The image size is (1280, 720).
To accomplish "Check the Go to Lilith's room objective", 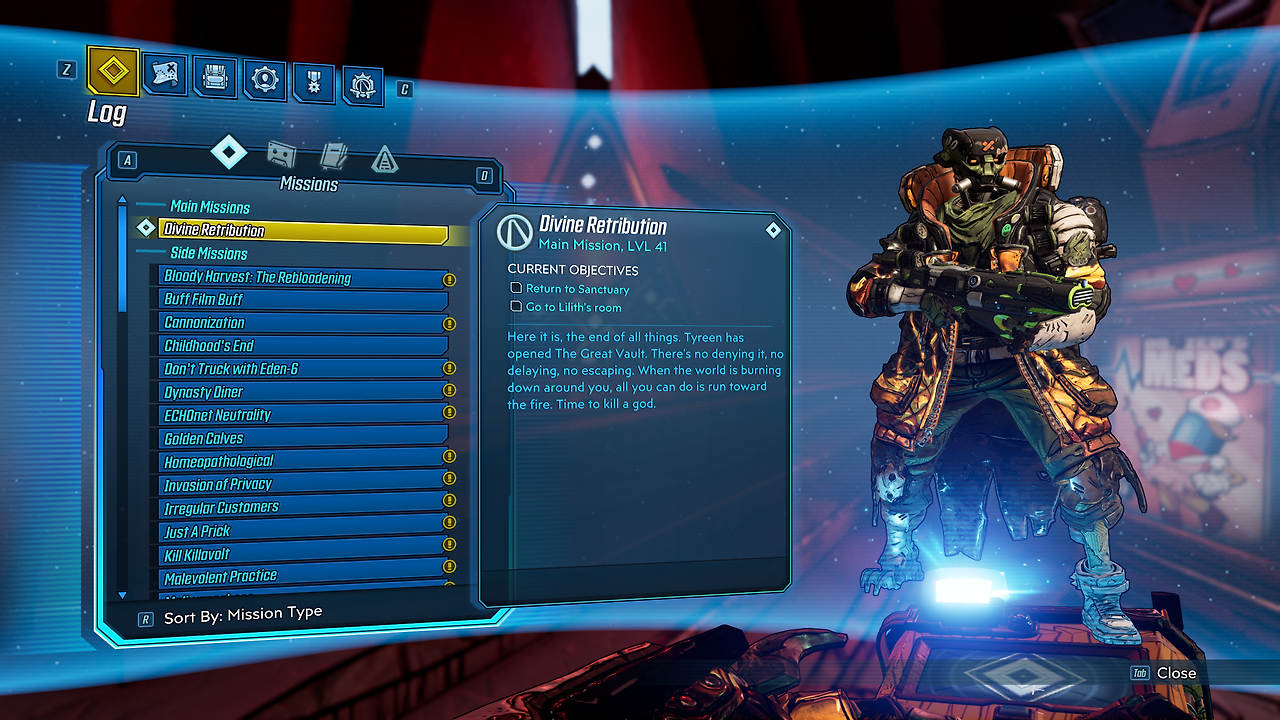I will 516,307.
